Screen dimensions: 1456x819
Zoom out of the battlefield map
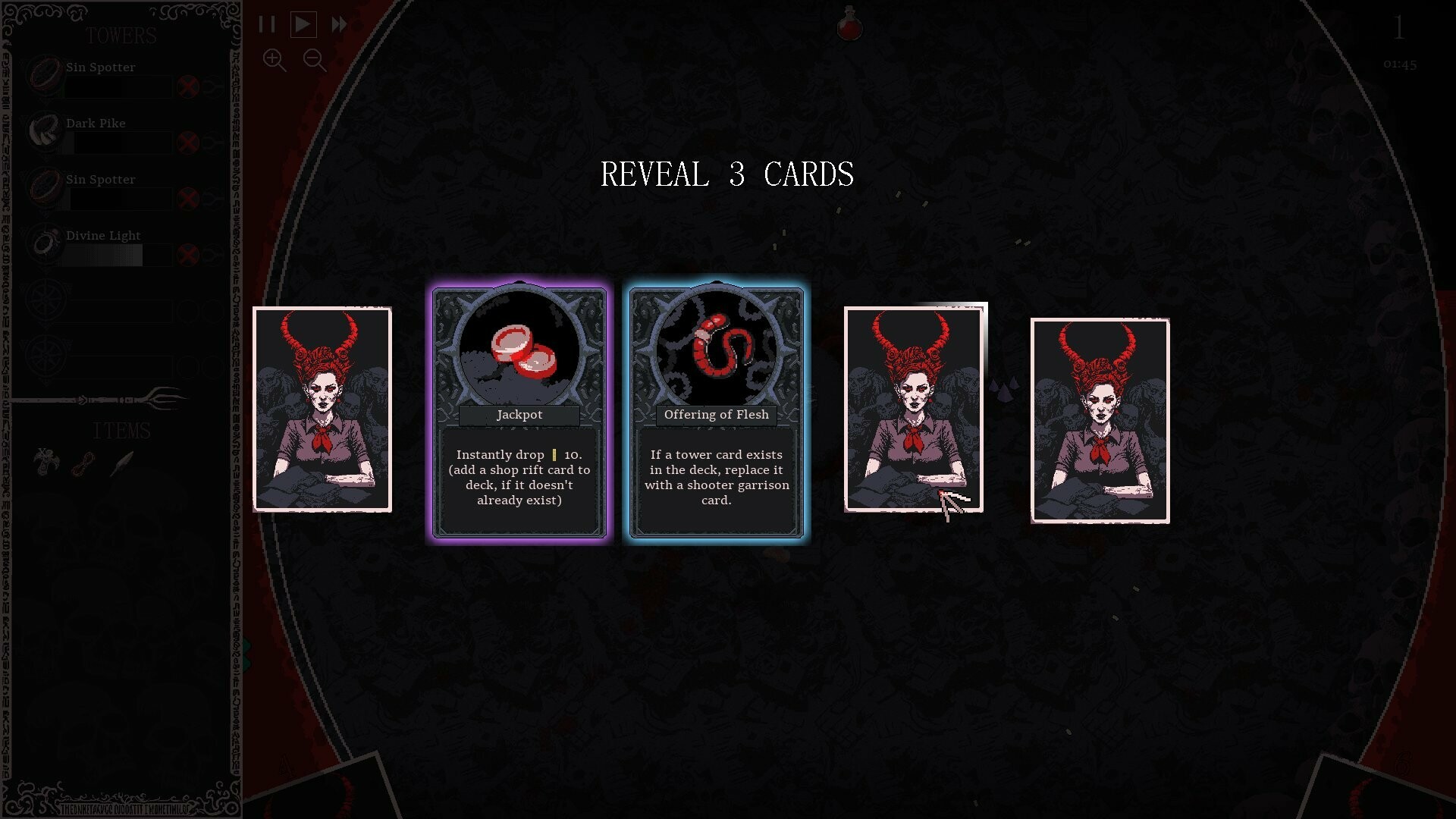(314, 61)
